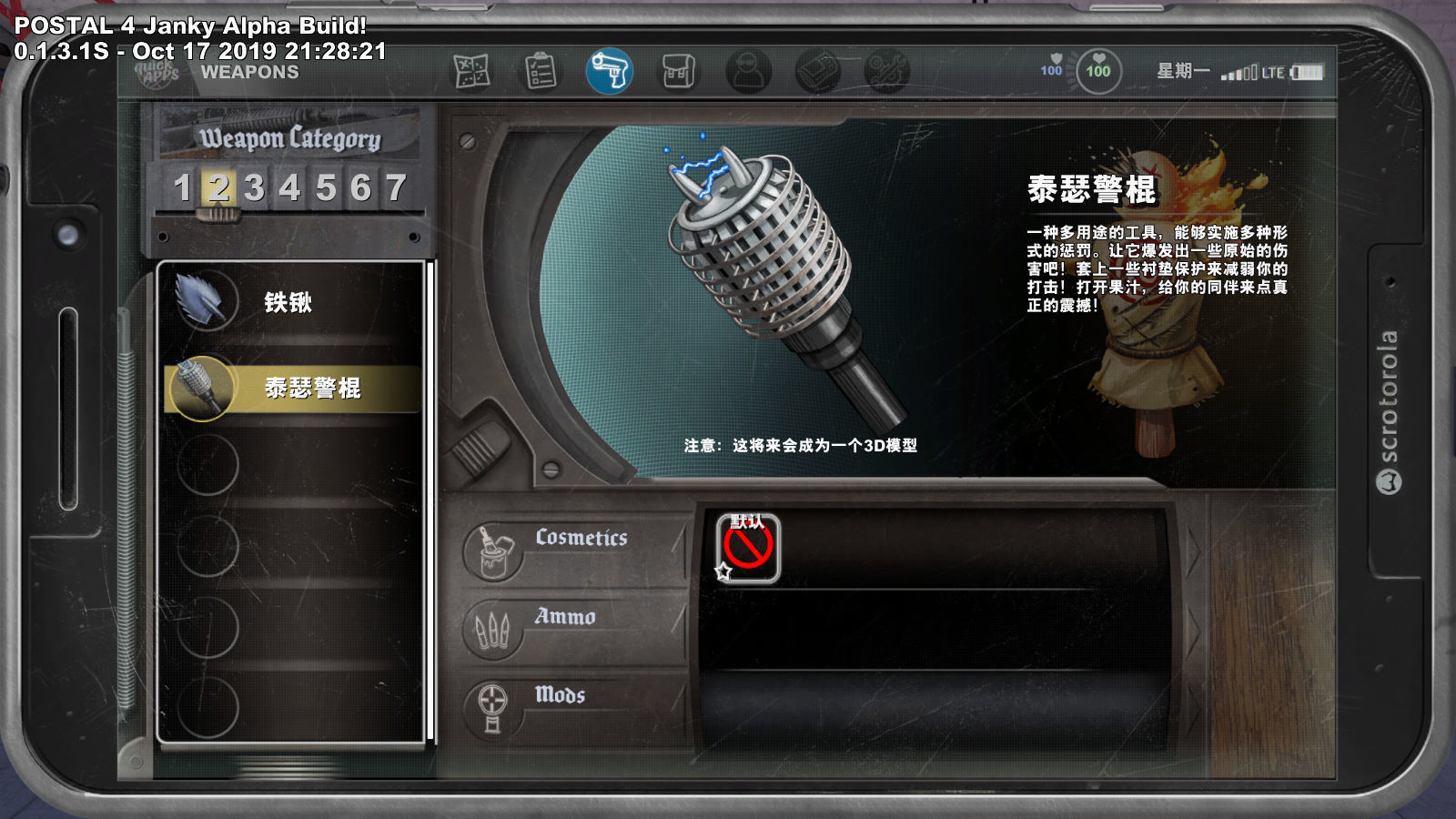1456x819 pixels.
Task: Open the Cosmetics section
Action: pos(575,546)
